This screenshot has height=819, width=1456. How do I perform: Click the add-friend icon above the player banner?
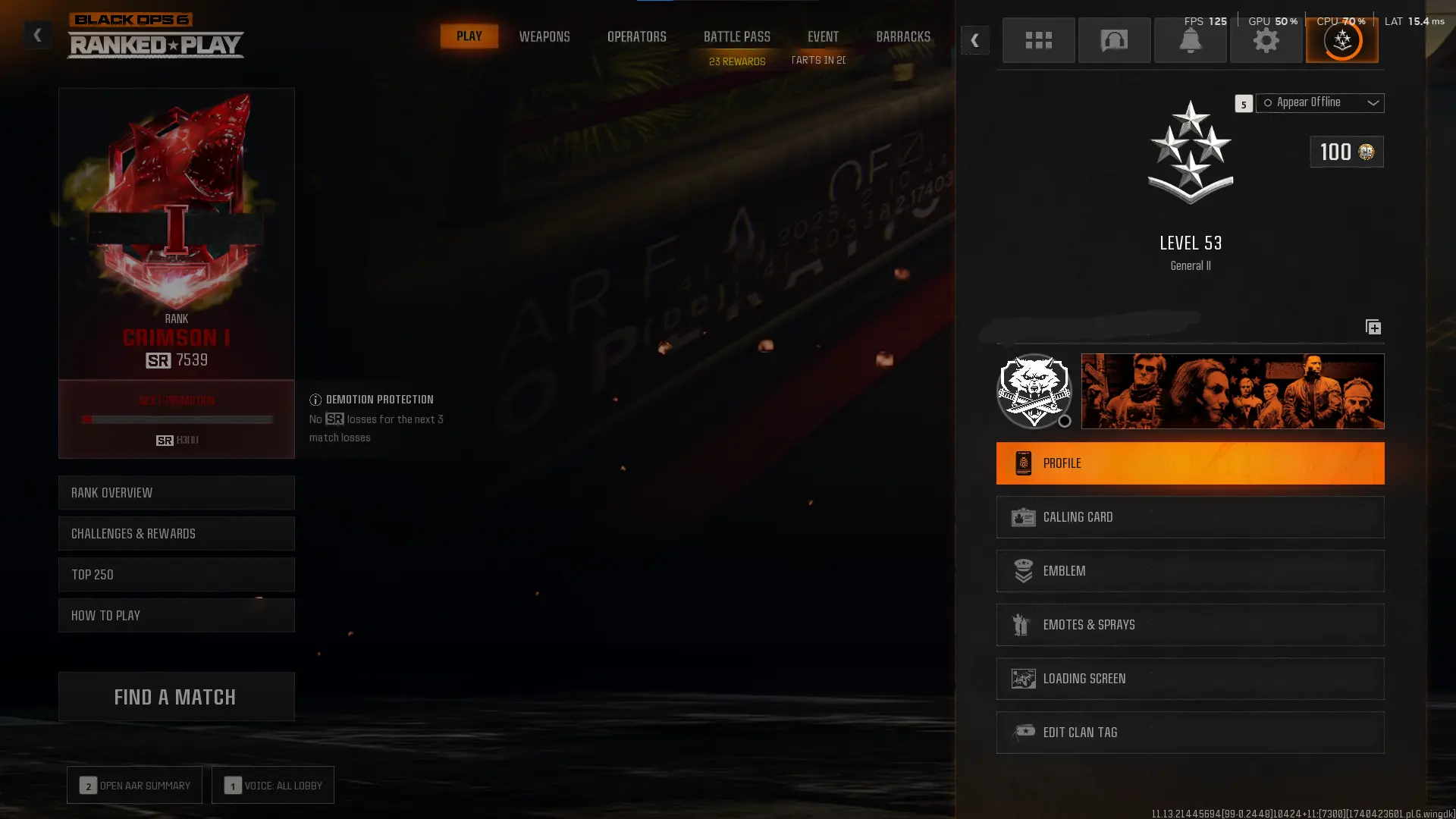tap(1373, 327)
